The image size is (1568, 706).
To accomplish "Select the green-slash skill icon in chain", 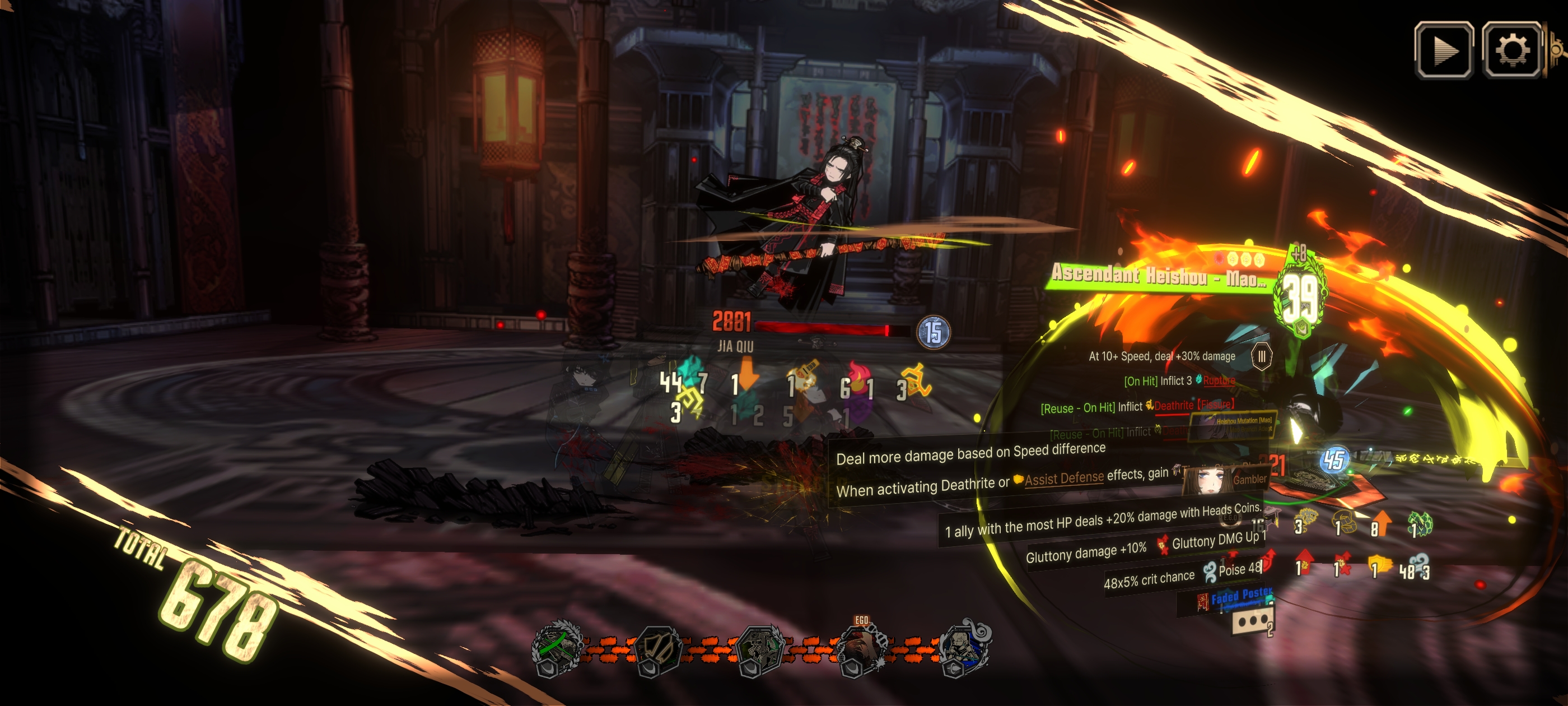I will tap(554, 648).
